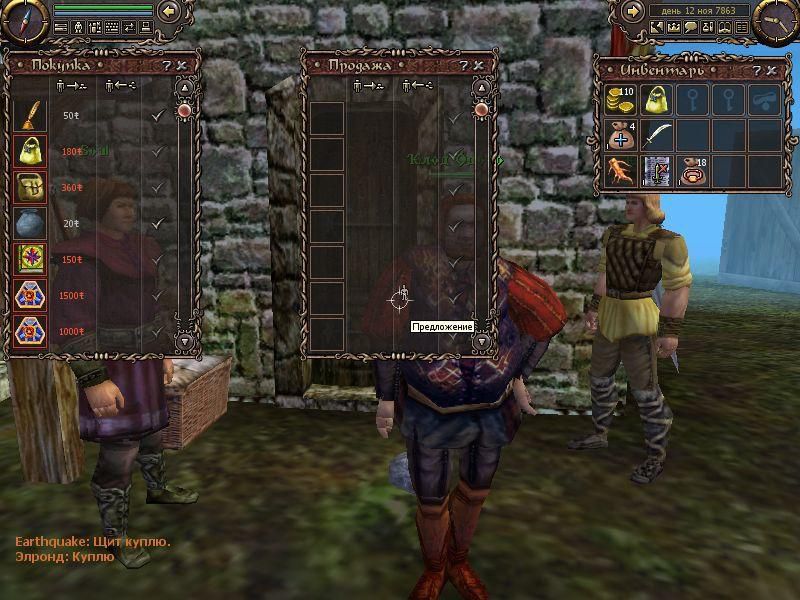Select the gold coins stack of 110
800x600 pixels.
[x=619, y=100]
